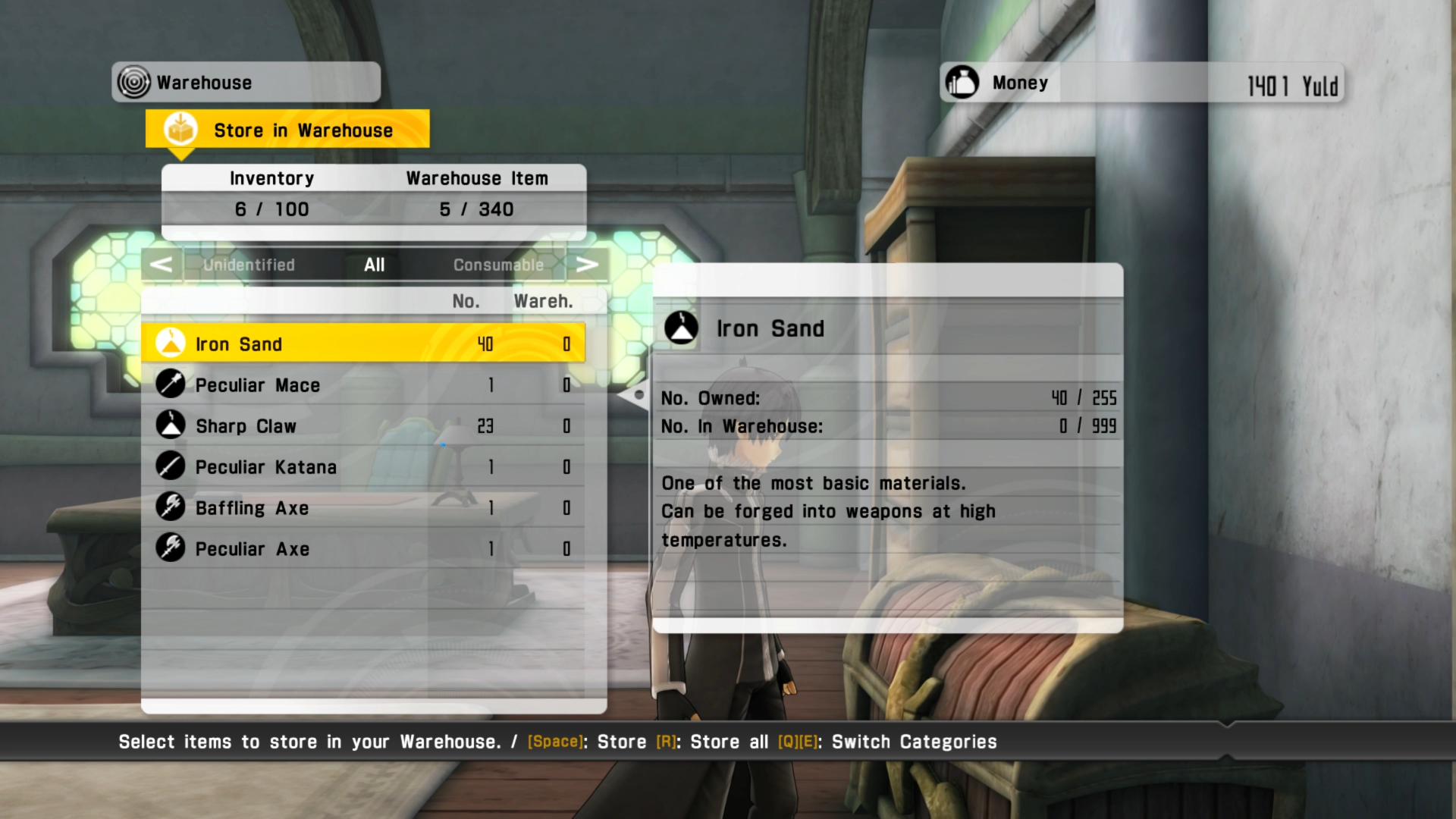Switch to the Consumable category tab

coord(498,265)
